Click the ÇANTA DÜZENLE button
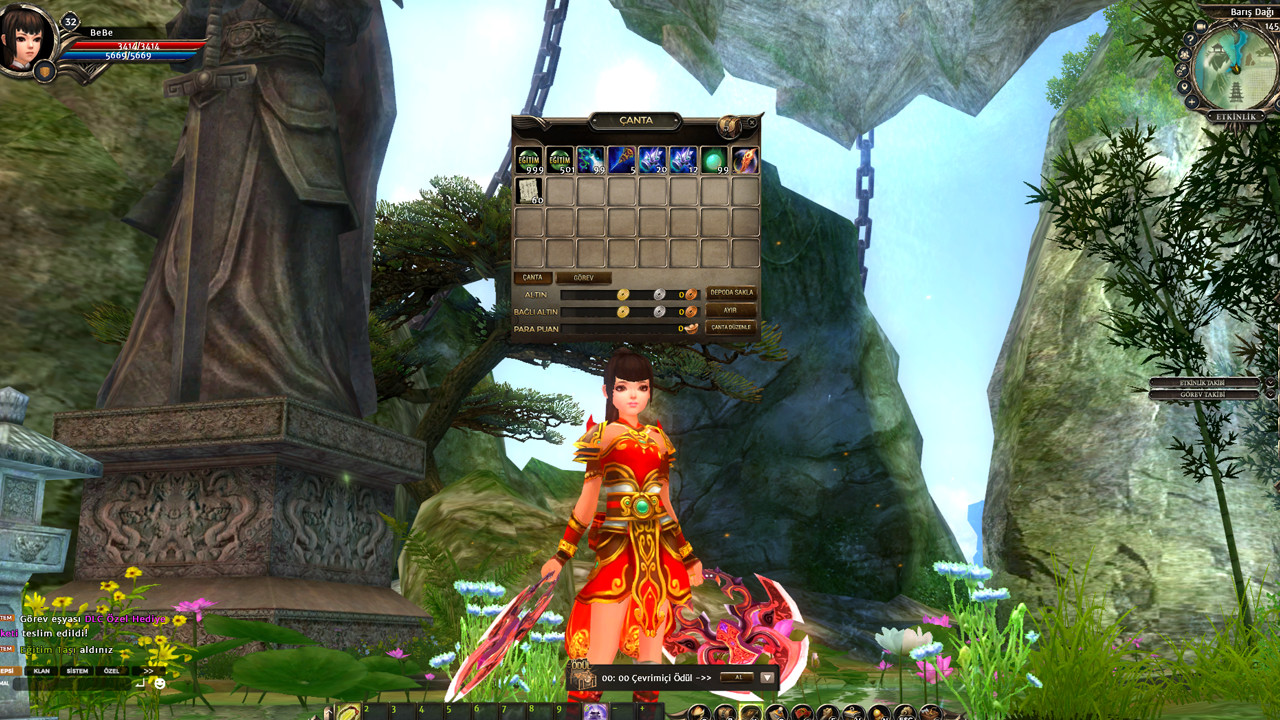This screenshot has width=1280, height=720. 732,328
